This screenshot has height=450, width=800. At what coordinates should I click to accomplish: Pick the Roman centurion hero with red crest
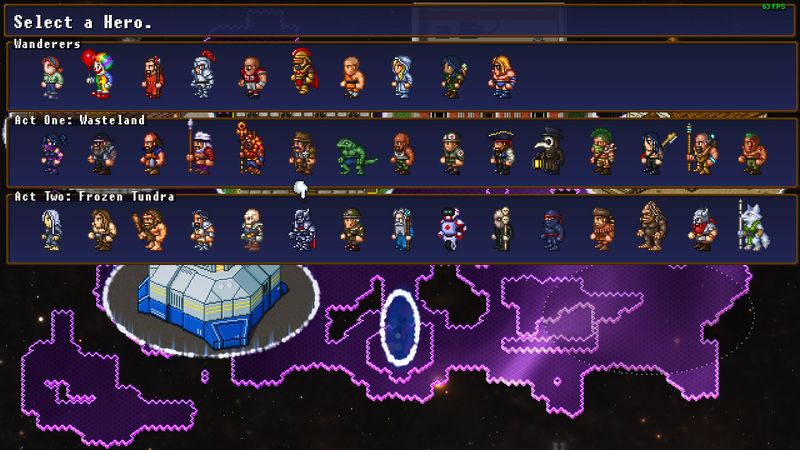[302, 74]
